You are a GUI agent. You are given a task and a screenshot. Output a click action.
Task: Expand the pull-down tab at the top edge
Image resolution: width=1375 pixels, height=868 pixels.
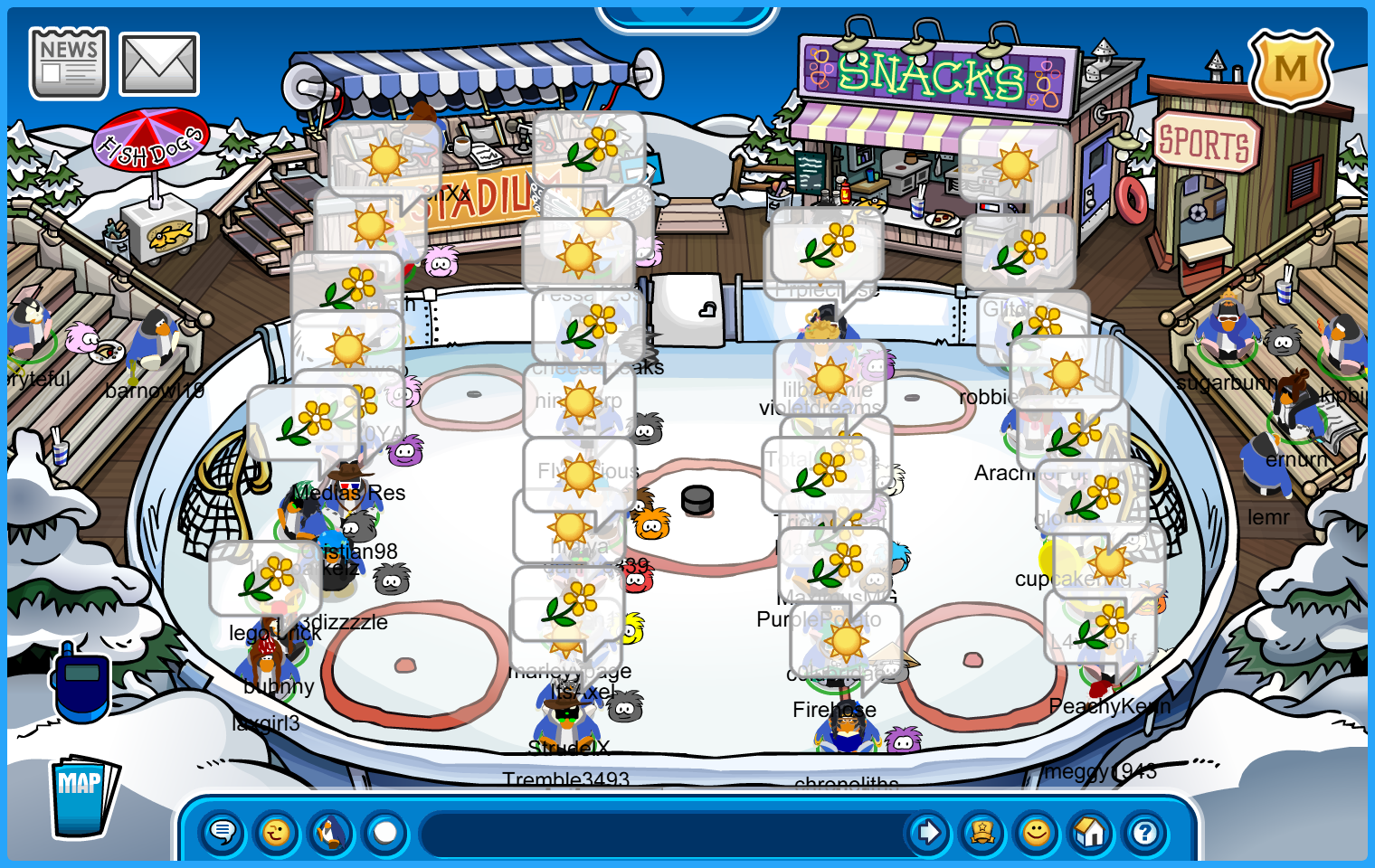687,13
